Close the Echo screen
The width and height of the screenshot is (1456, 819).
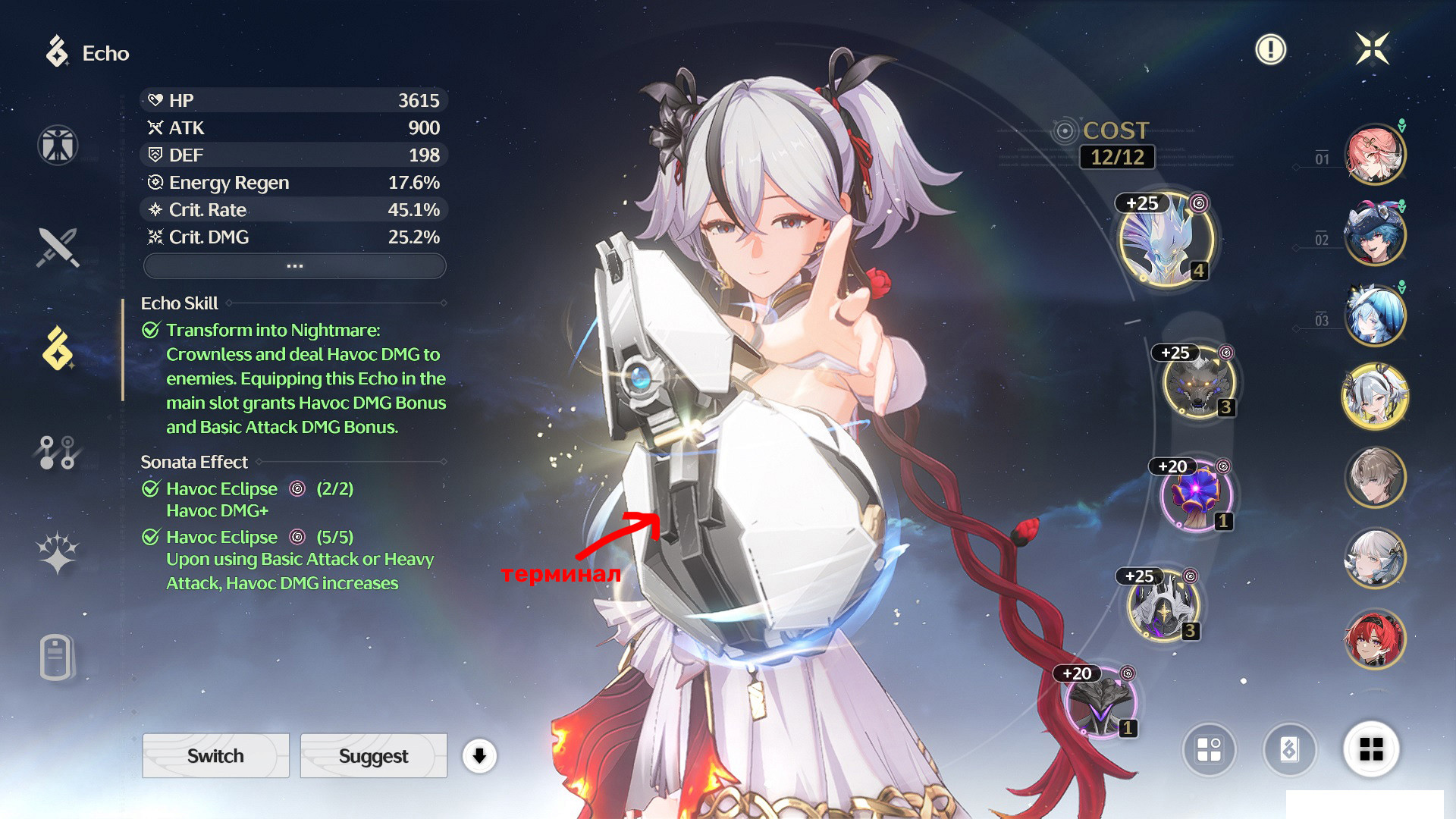tap(1372, 49)
